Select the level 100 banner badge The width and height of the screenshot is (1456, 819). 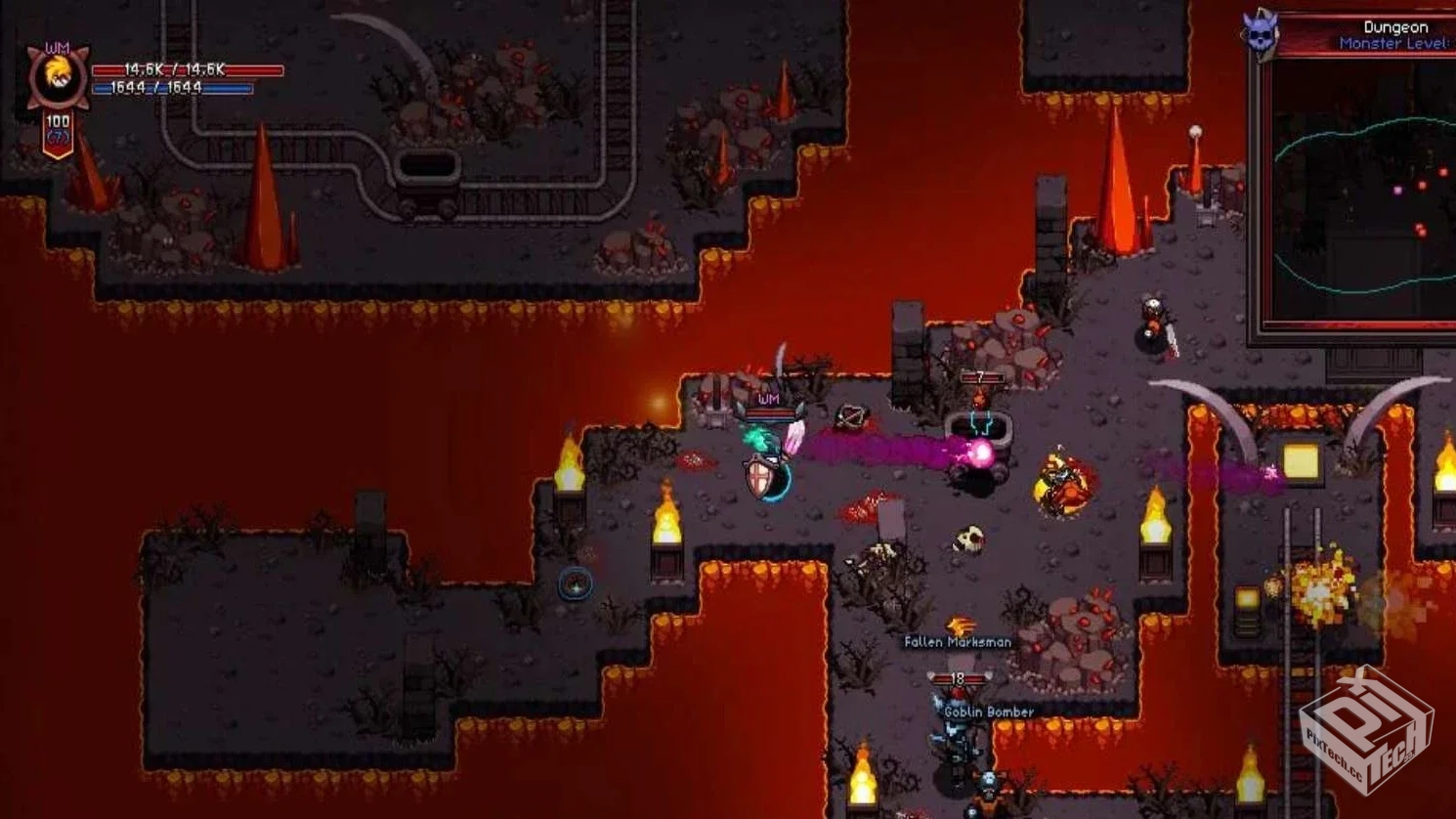pos(58,131)
